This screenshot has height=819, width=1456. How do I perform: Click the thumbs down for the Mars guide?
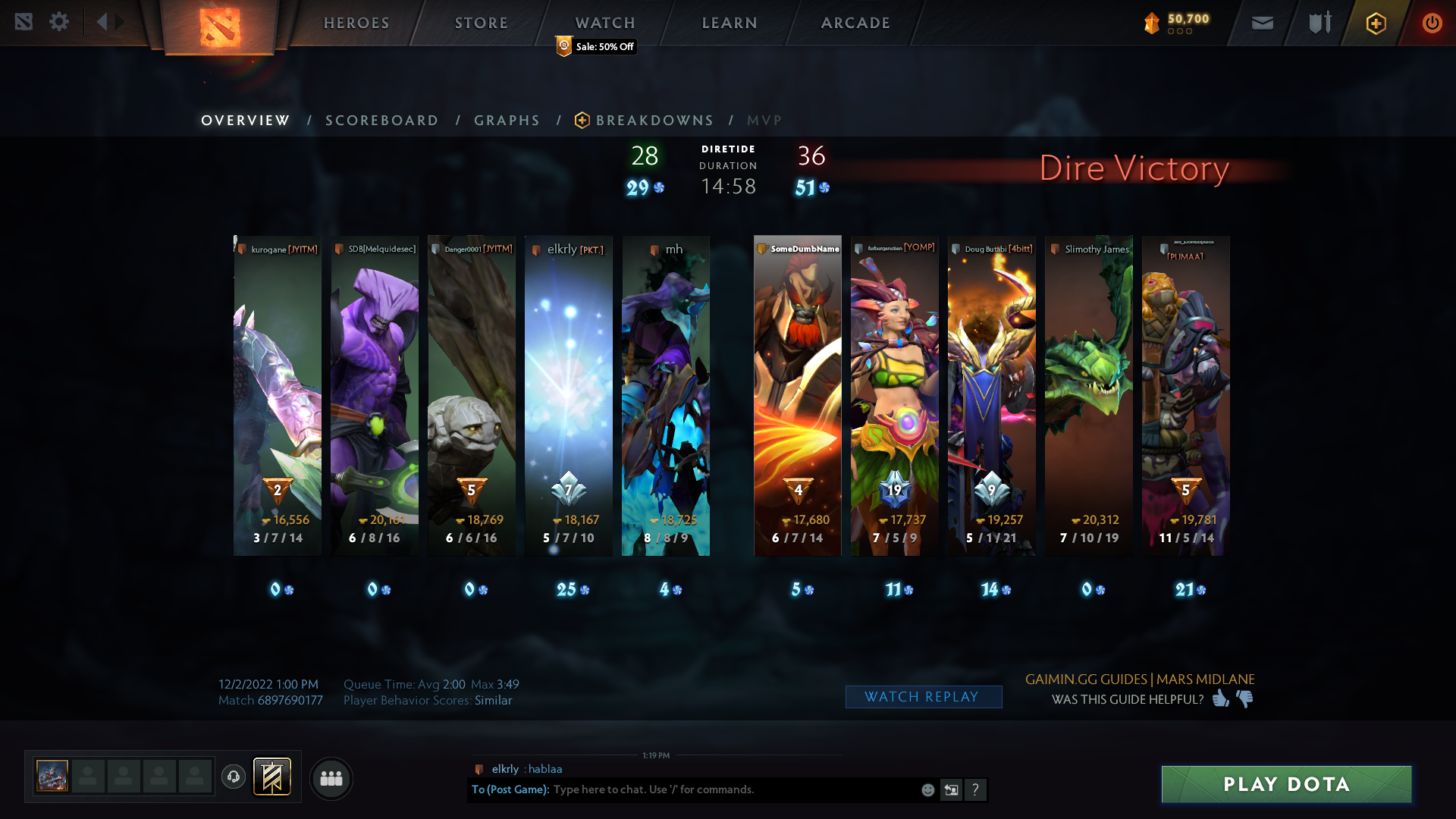(1244, 700)
